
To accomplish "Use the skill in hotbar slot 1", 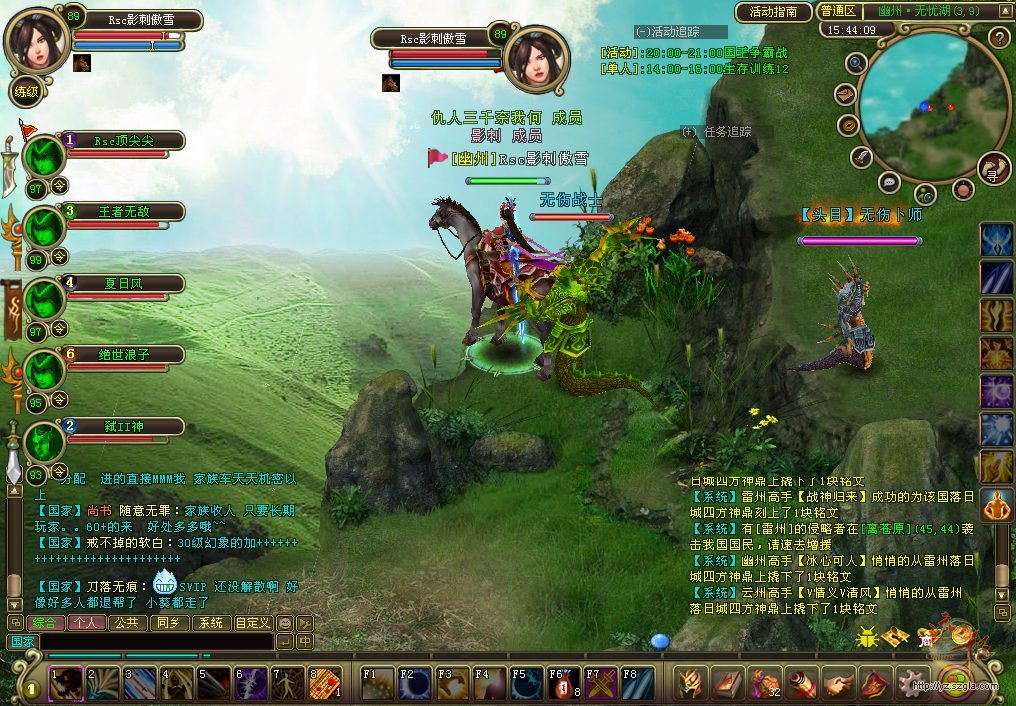I will [x=66, y=683].
